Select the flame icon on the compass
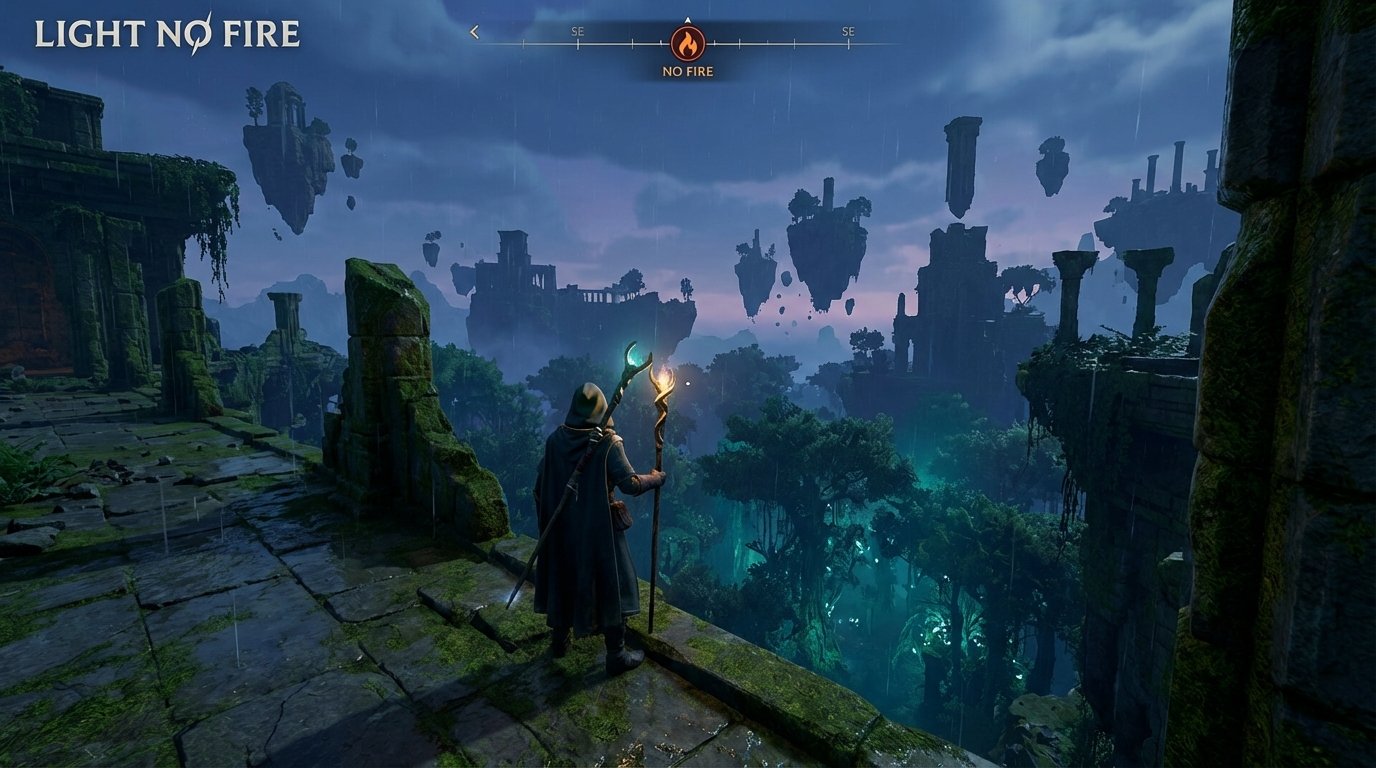Screen dimensions: 1376x768 click(x=688, y=45)
